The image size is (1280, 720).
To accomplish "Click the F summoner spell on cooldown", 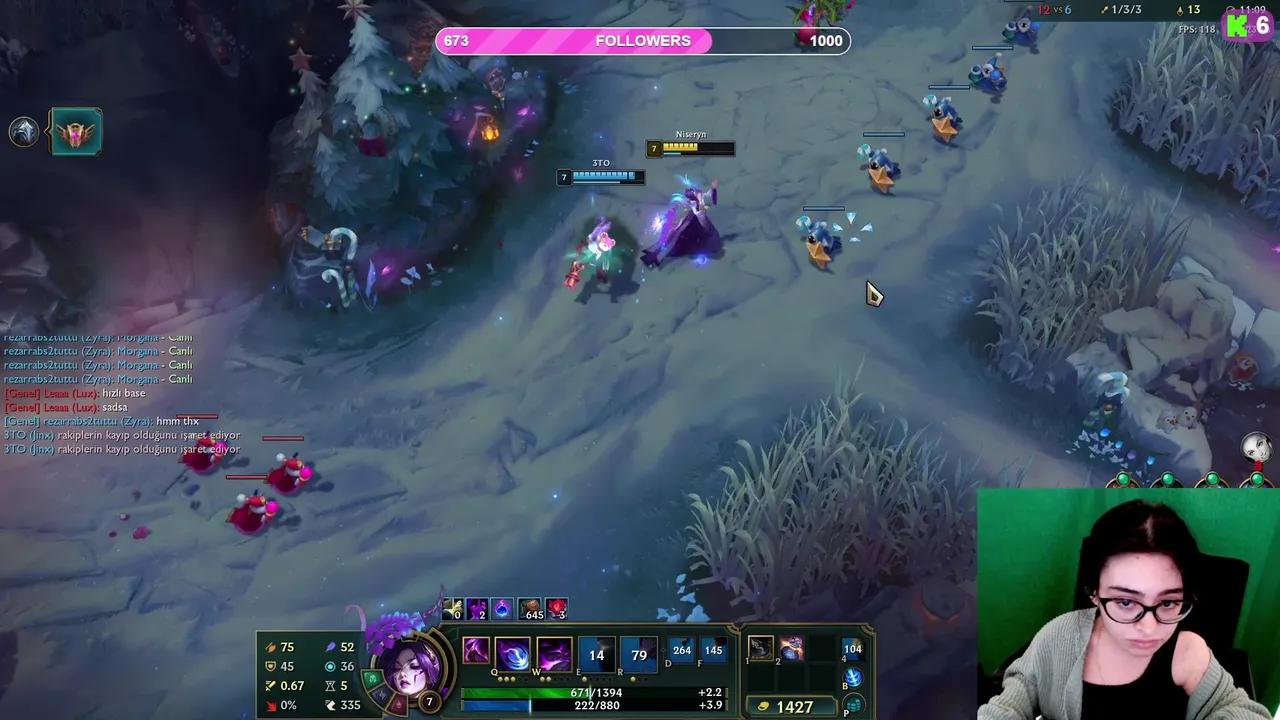I will point(713,649).
